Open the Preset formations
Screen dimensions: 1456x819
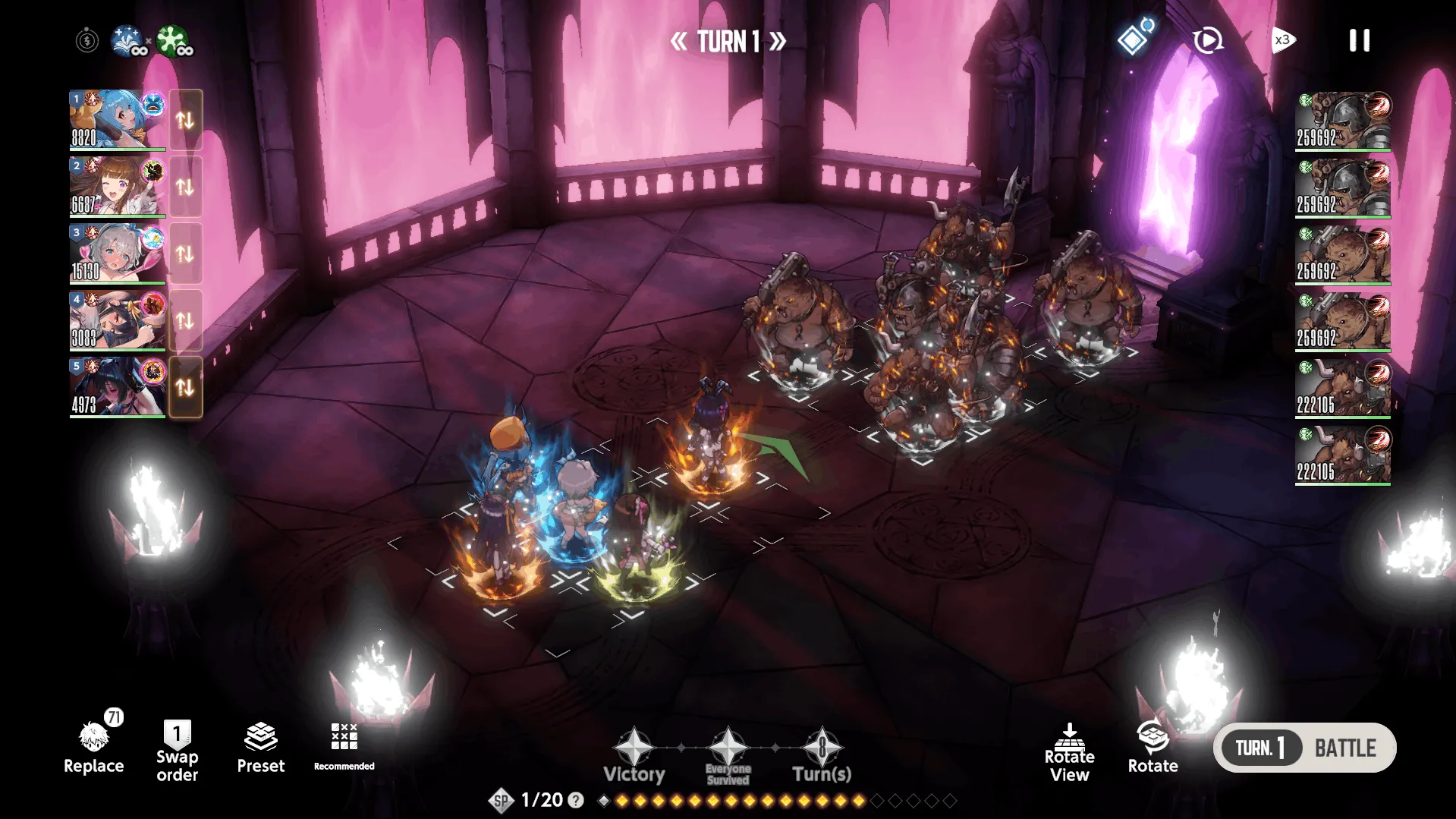coord(260,748)
